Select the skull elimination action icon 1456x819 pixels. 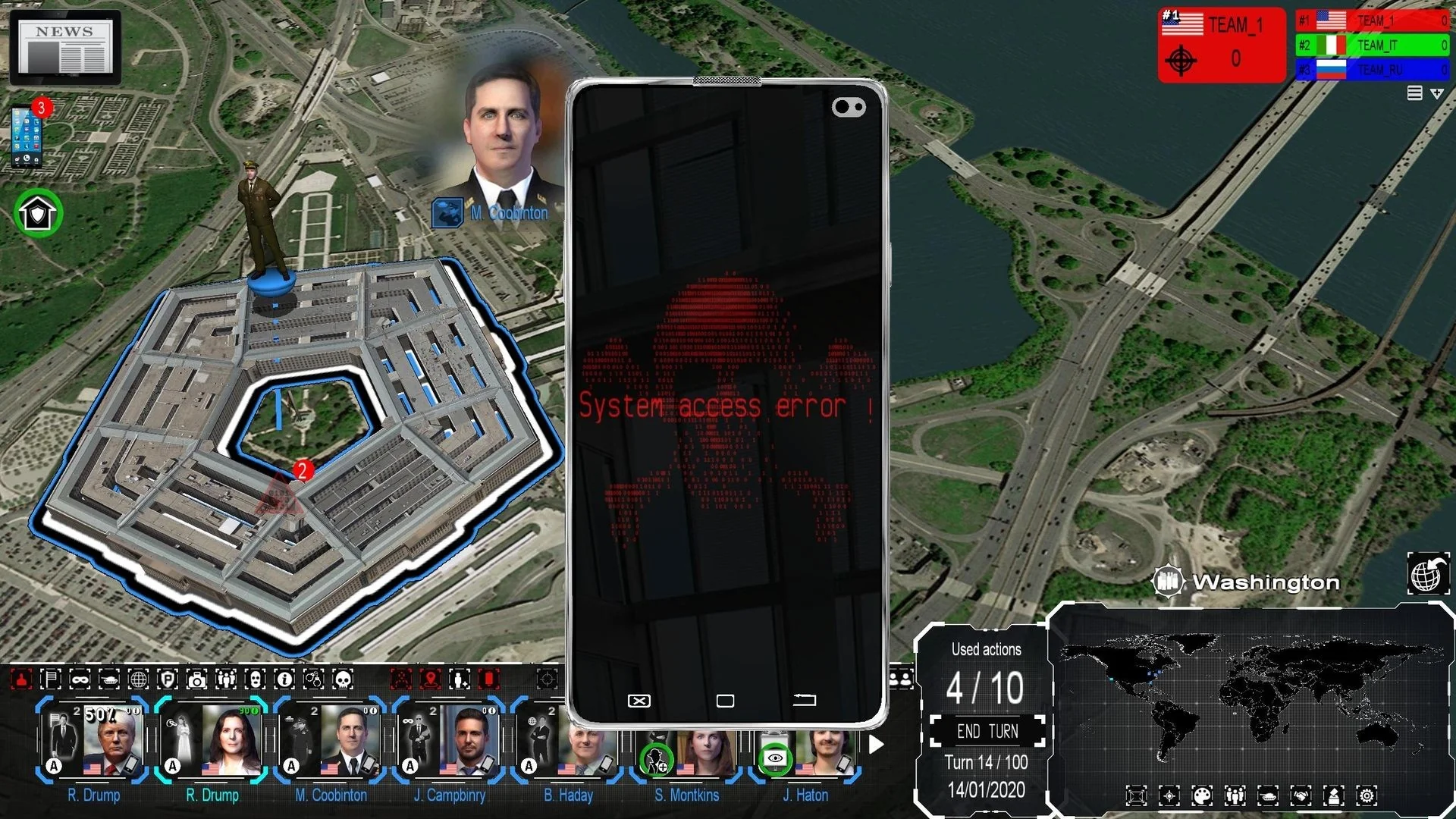tap(342, 680)
